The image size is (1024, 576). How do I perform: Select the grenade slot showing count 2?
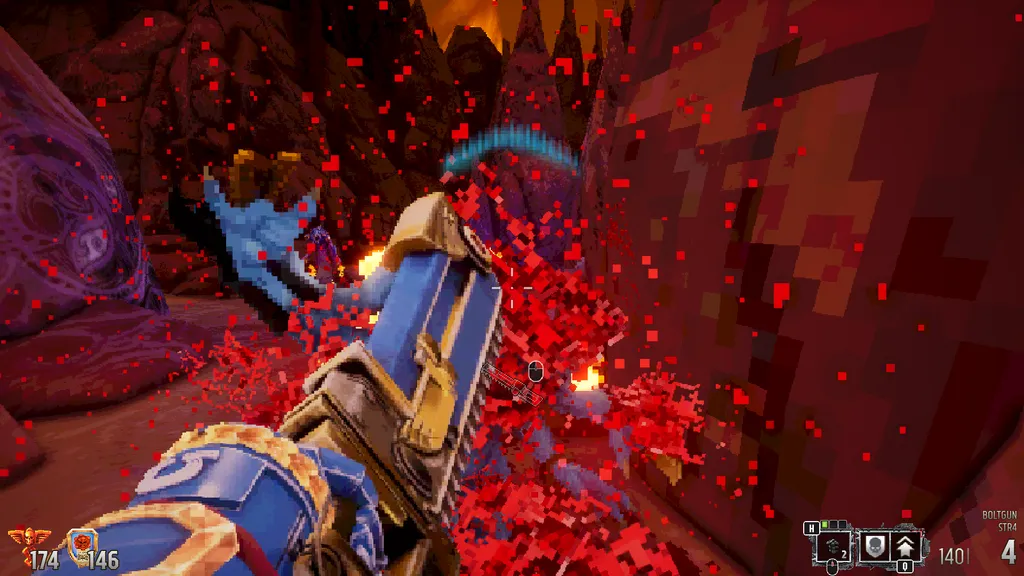(833, 546)
